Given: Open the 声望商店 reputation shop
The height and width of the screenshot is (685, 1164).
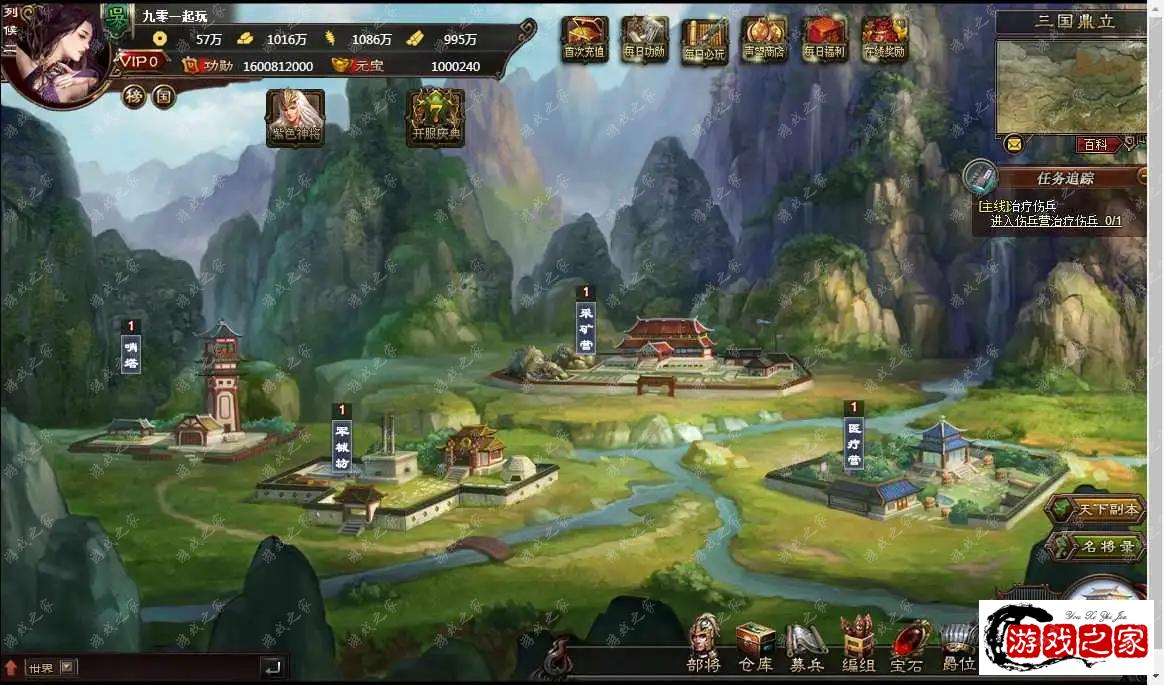Looking at the screenshot, I should (764, 40).
